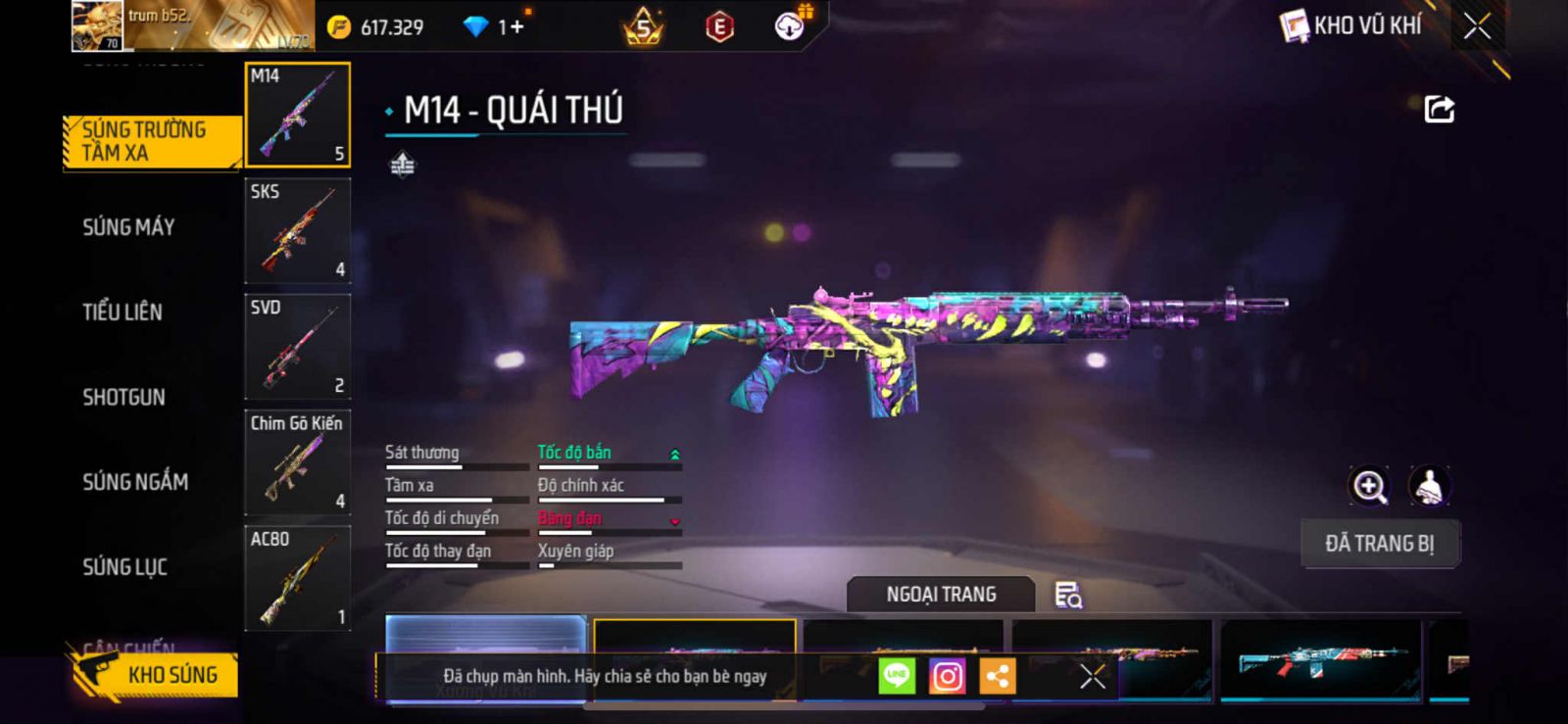Zoom in on weapon with magnifier icon
The width and height of the screenshot is (1568, 724).
[x=1369, y=486]
